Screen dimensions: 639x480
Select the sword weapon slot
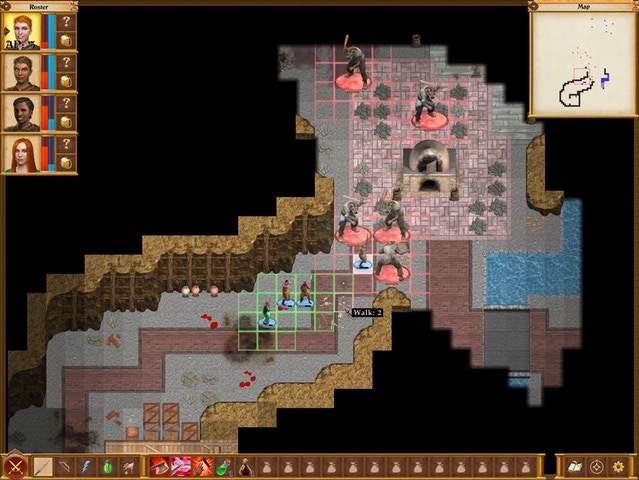point(44,466)
